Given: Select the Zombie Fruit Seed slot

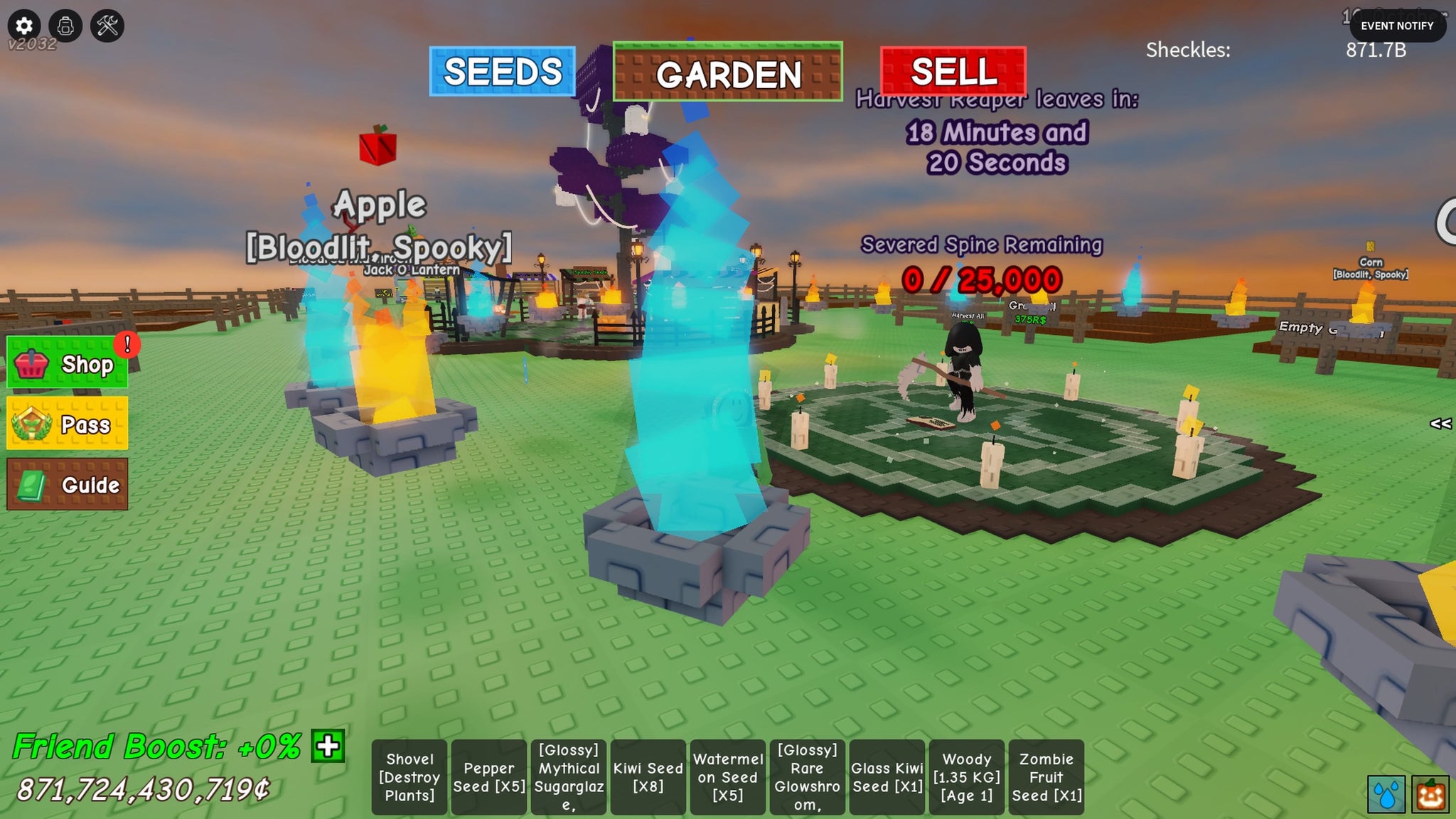Looking at the screenshot, I should 1046,777.
